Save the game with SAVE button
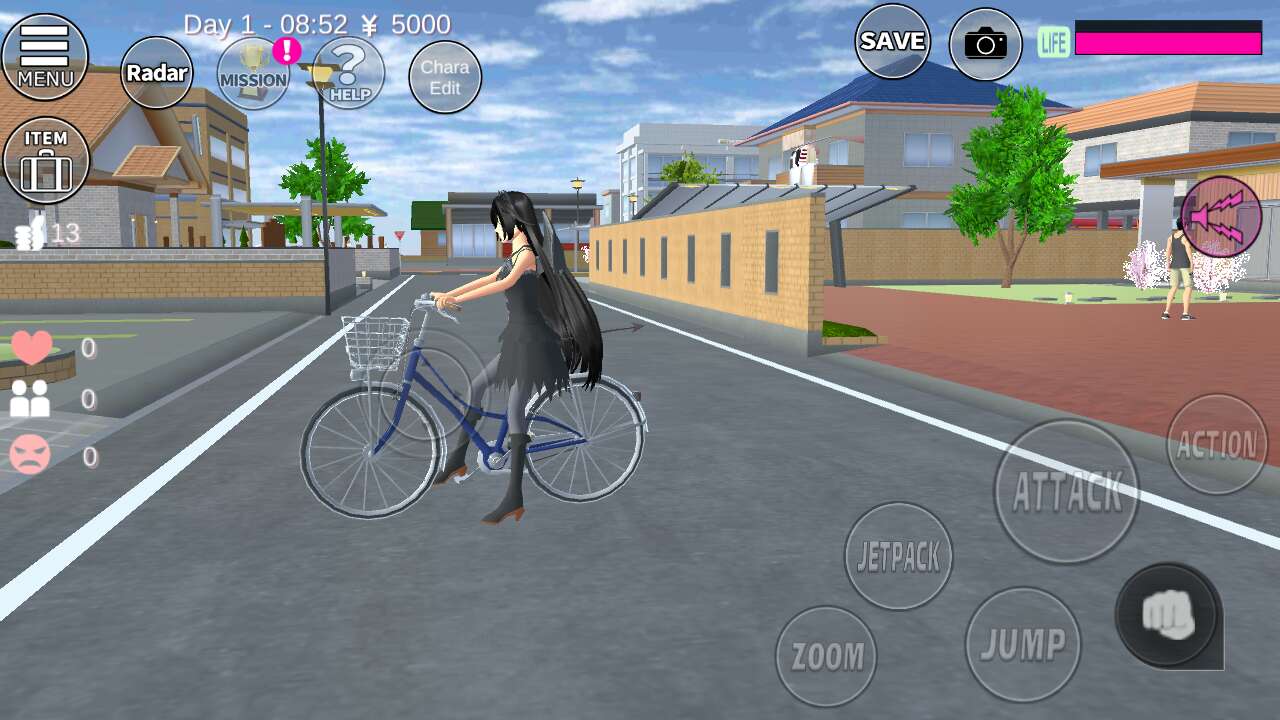The image size is (1280, 720). pos(892,41)
